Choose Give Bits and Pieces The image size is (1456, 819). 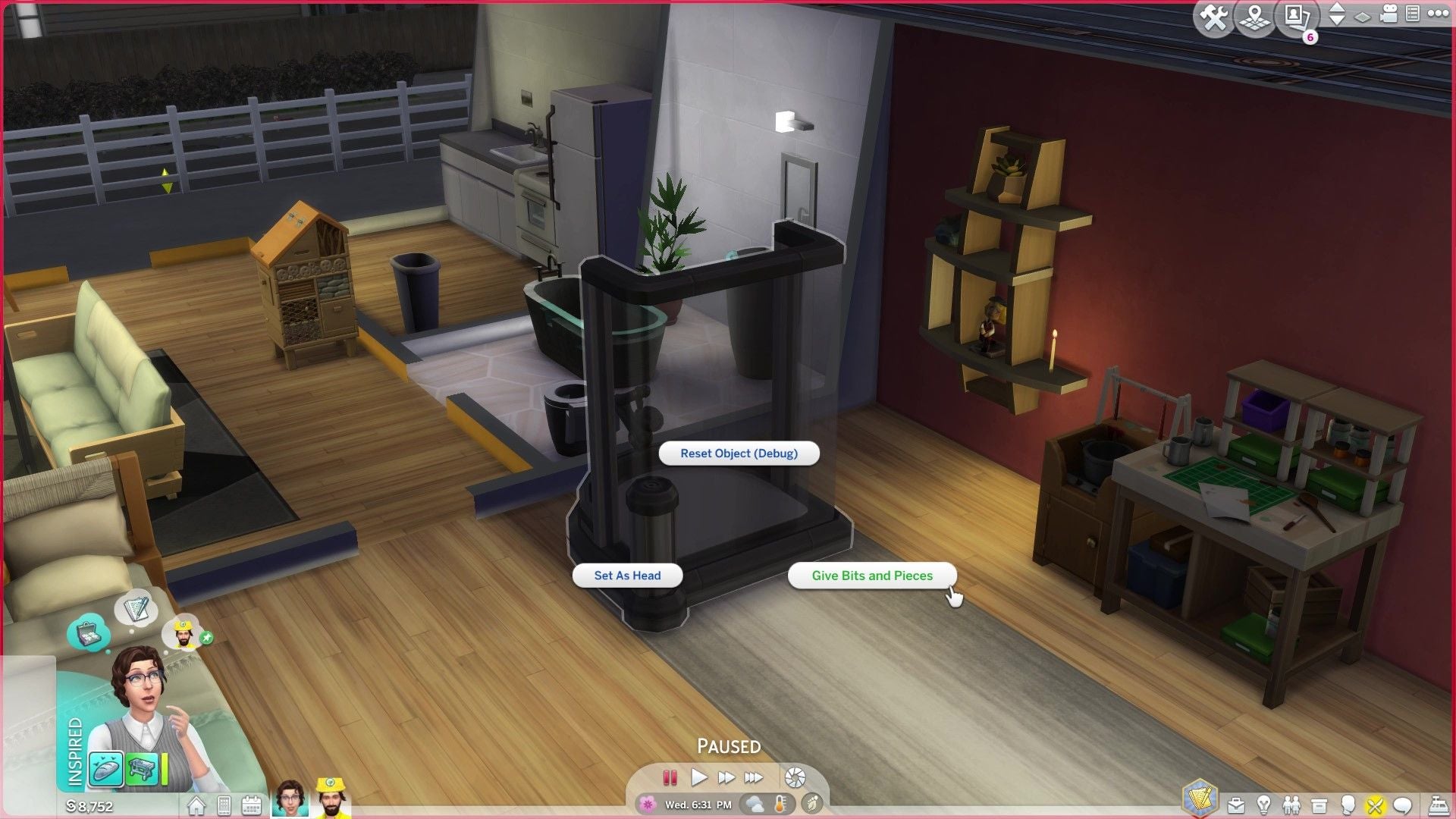[871, 576]
